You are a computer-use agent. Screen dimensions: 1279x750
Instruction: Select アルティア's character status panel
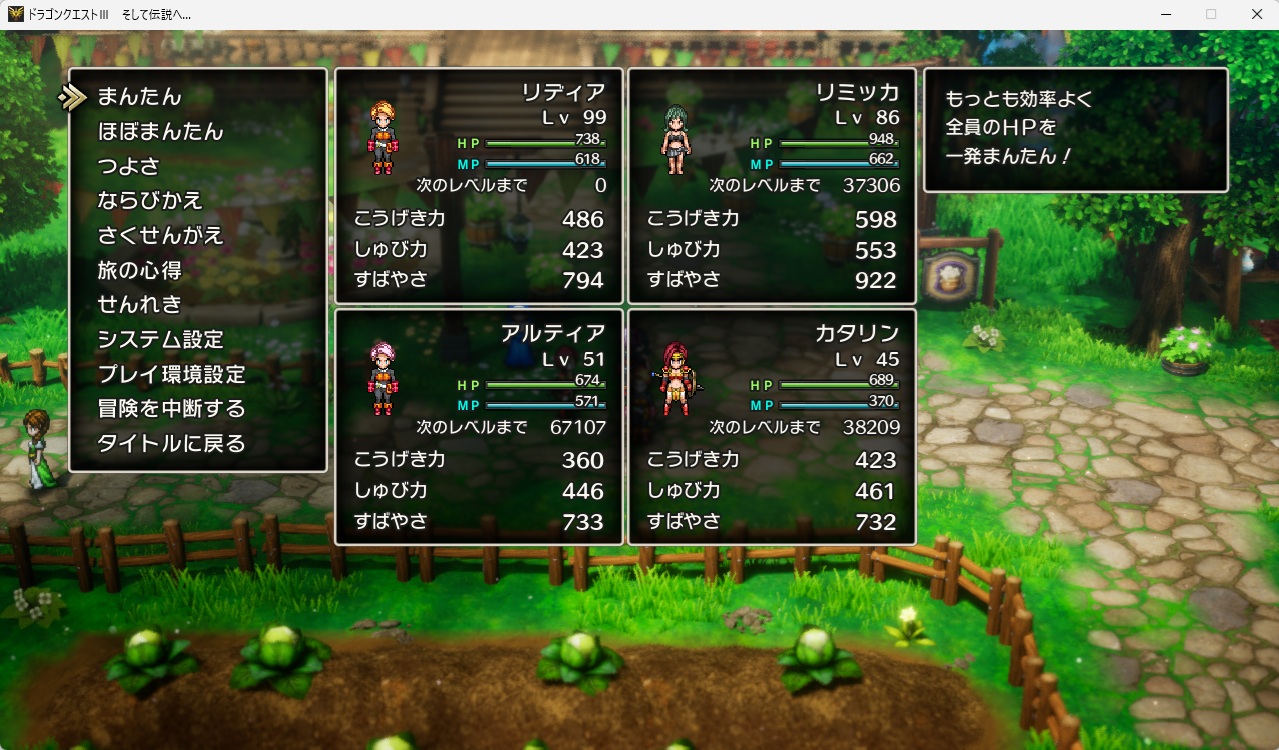click(479, 427)
